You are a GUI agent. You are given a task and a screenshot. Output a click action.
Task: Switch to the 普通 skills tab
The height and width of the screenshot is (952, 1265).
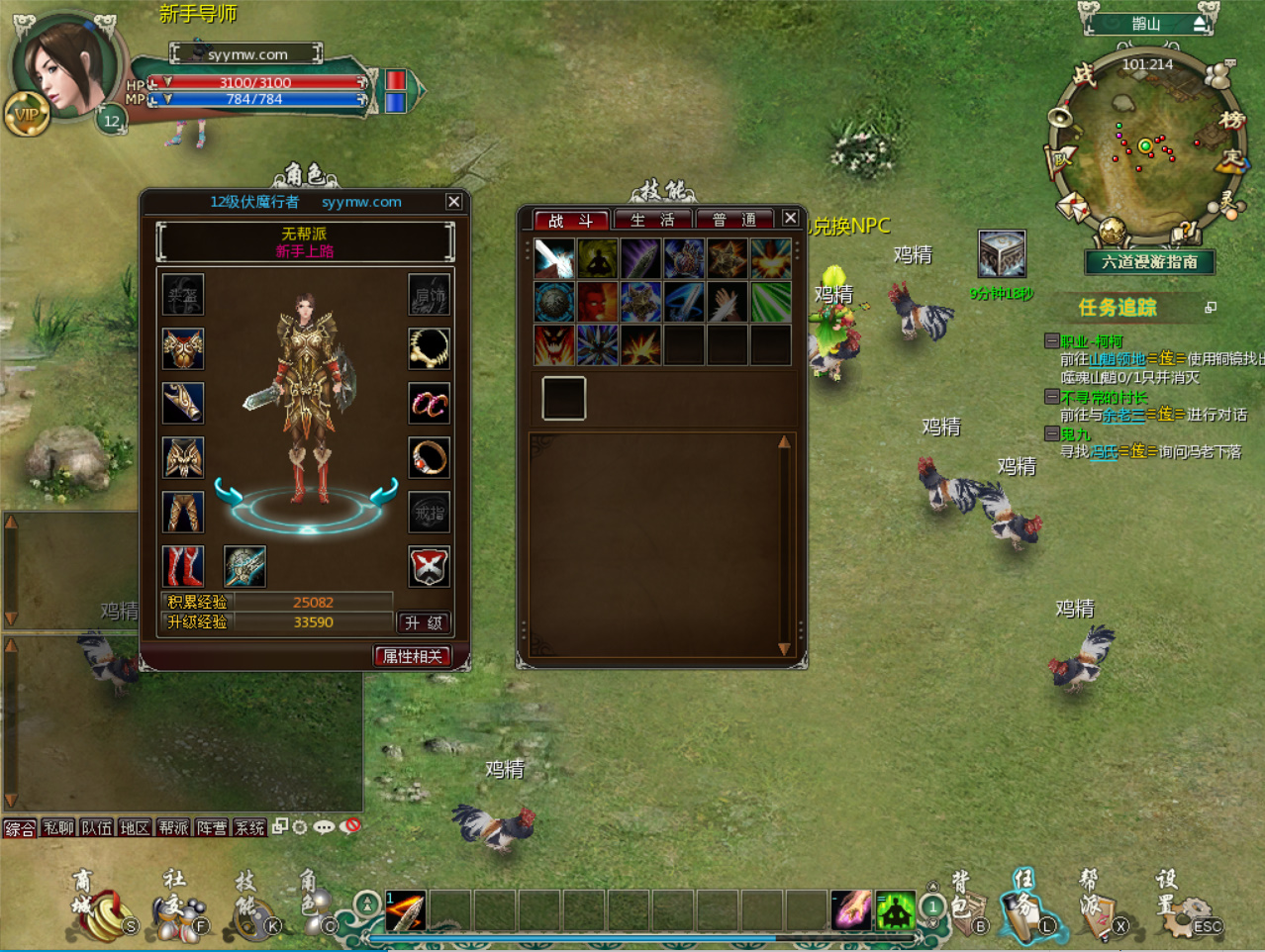click(733, 220)
